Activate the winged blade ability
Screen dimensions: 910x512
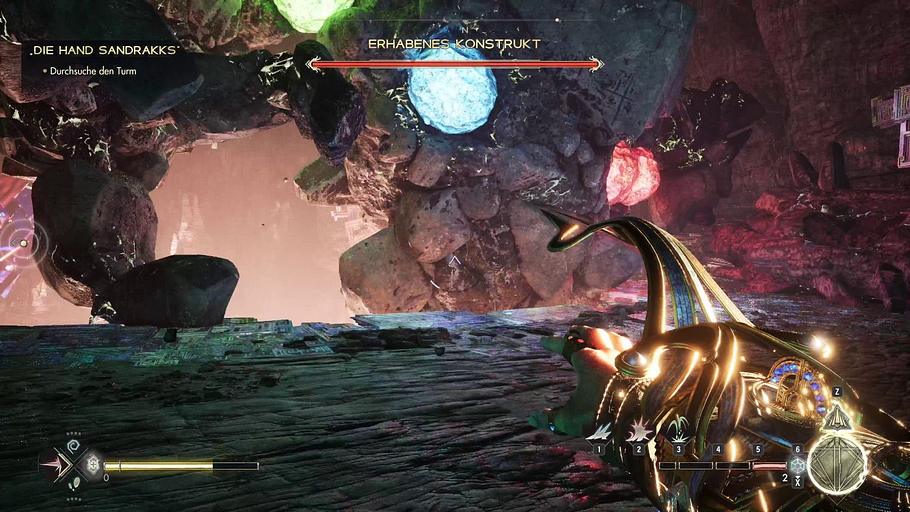(601, 431)
